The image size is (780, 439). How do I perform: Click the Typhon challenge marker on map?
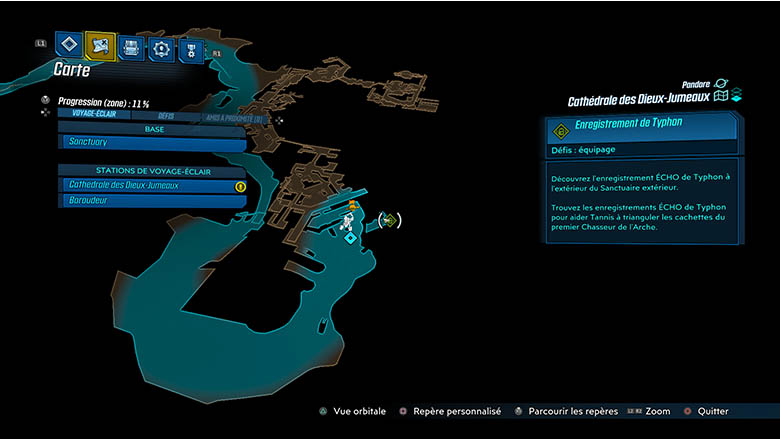pyautogui.click(x=389, y=220)
